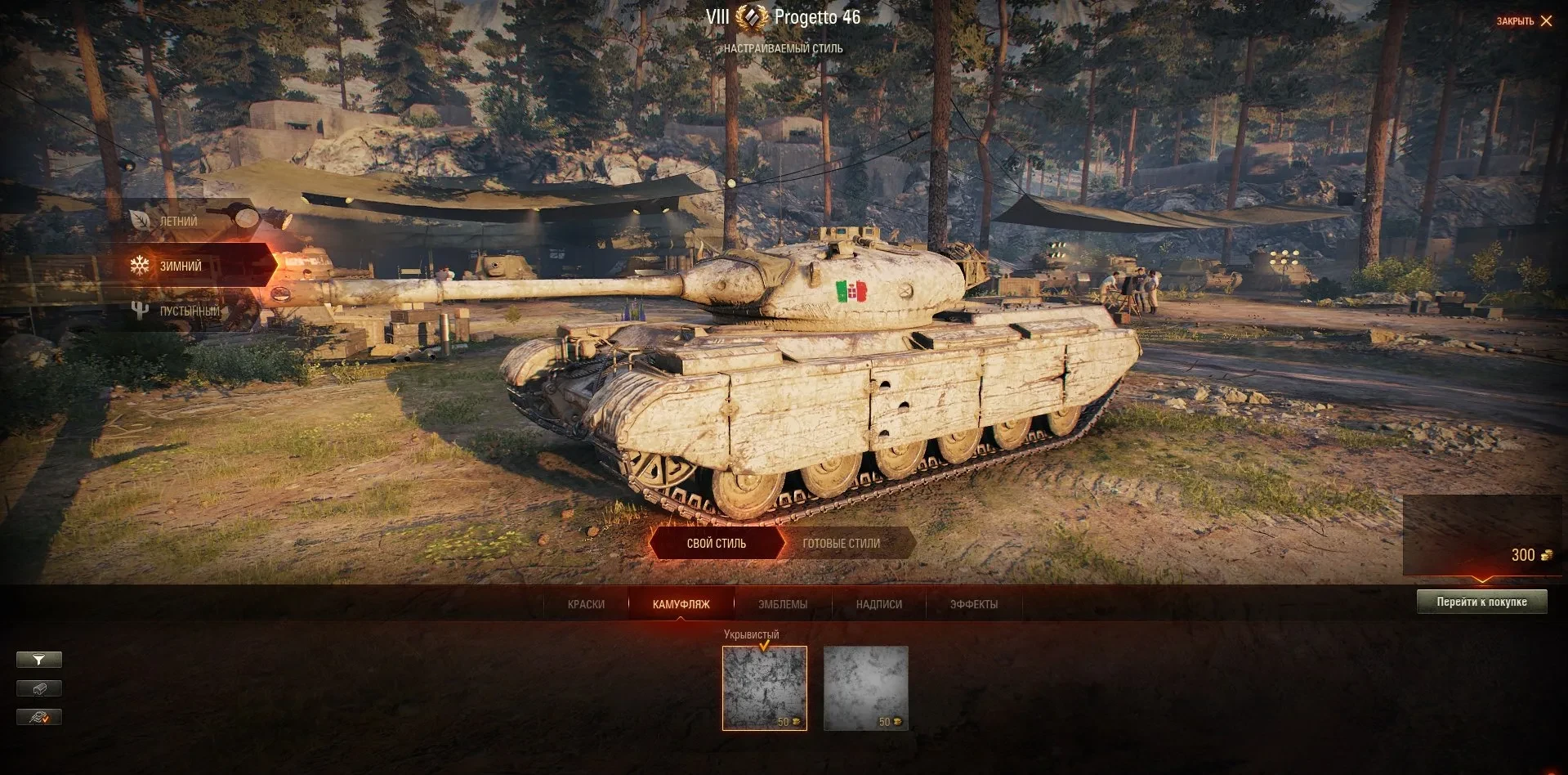Switch to the Эмблемы tab
This screenshot has width=1568, height=775.
coord(782,604)
